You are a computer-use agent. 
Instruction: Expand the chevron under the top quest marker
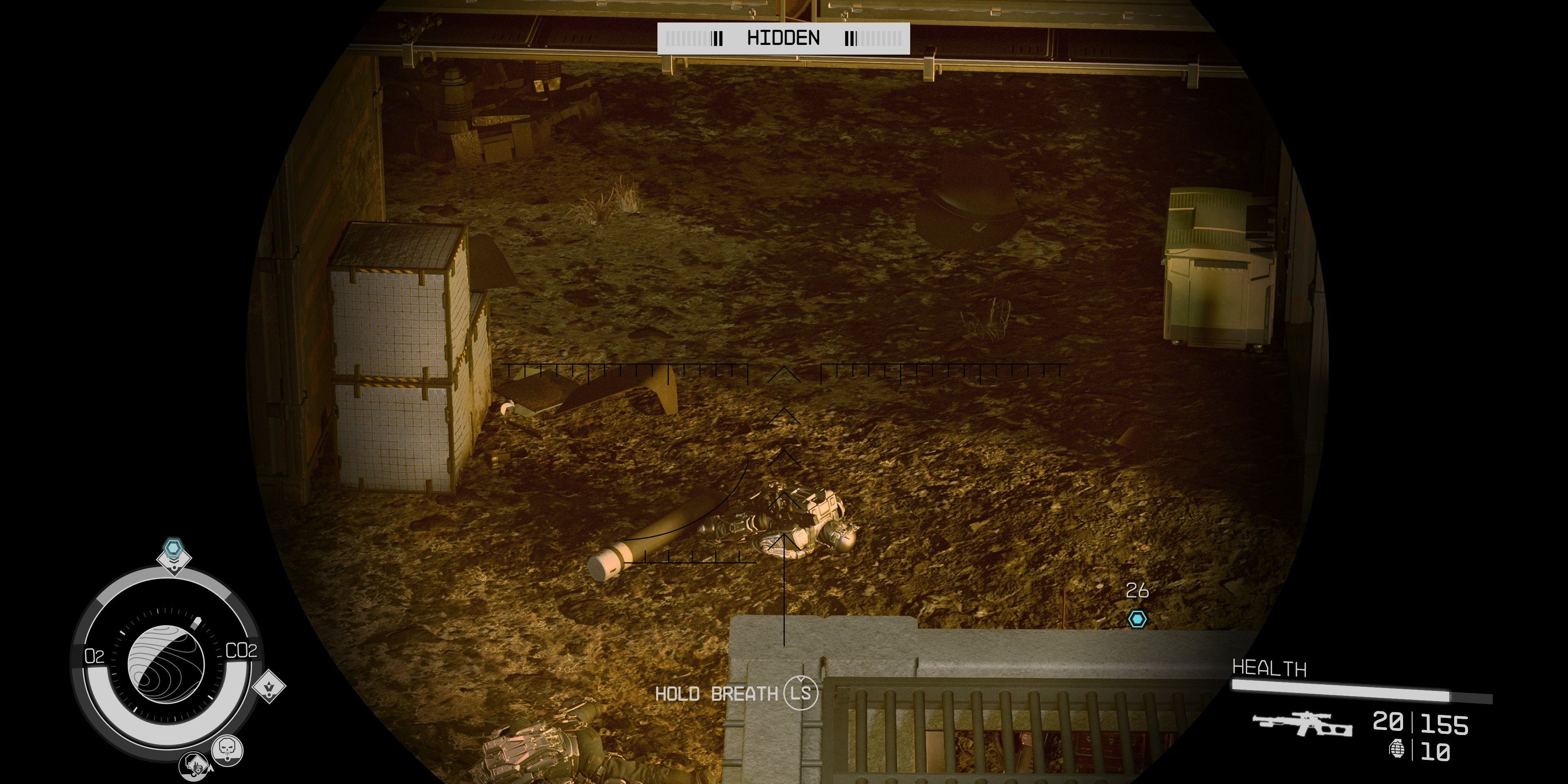[x=174, y=561]
